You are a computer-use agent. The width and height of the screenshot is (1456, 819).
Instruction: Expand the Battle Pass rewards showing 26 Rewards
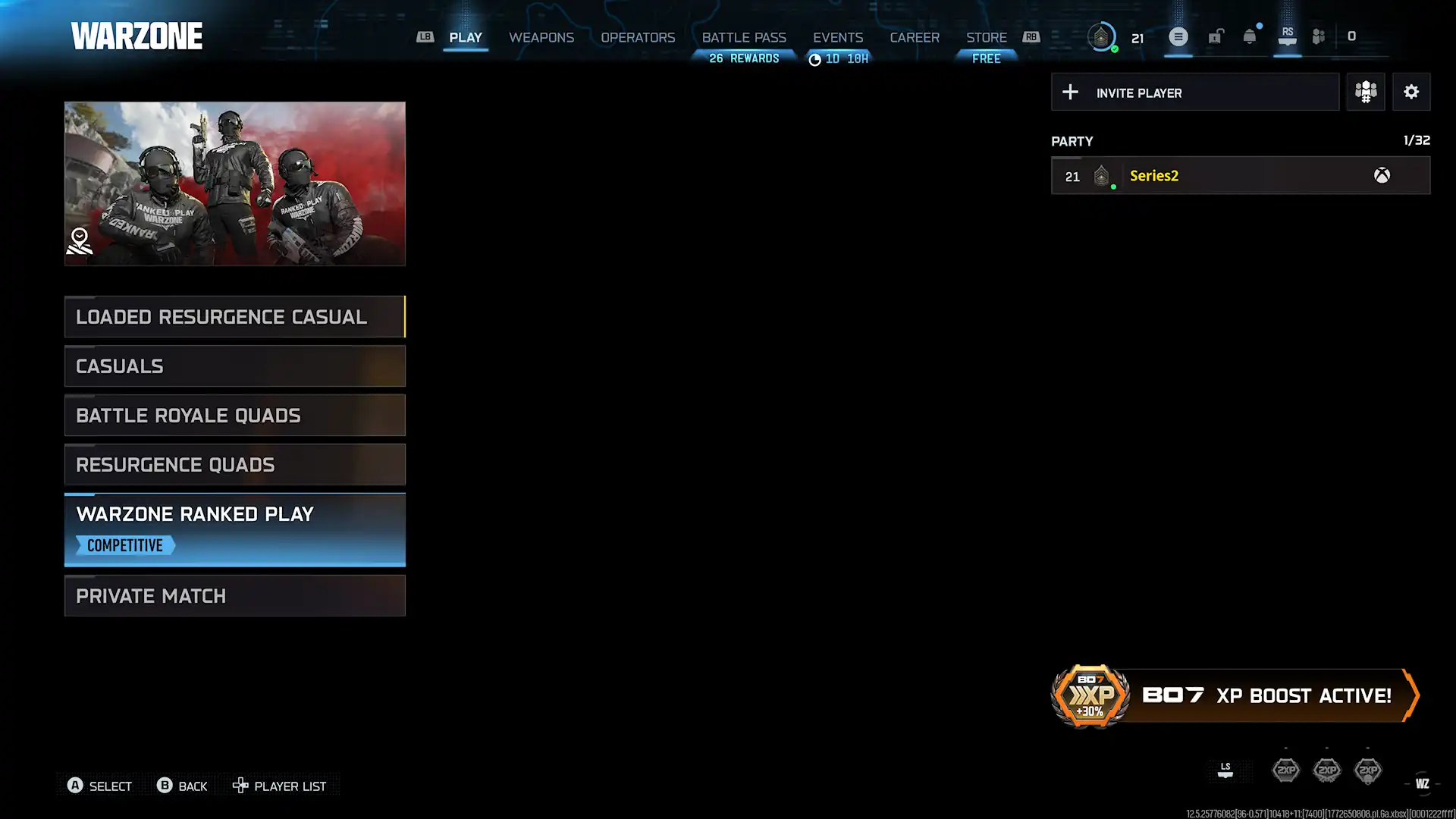point(745,58)
